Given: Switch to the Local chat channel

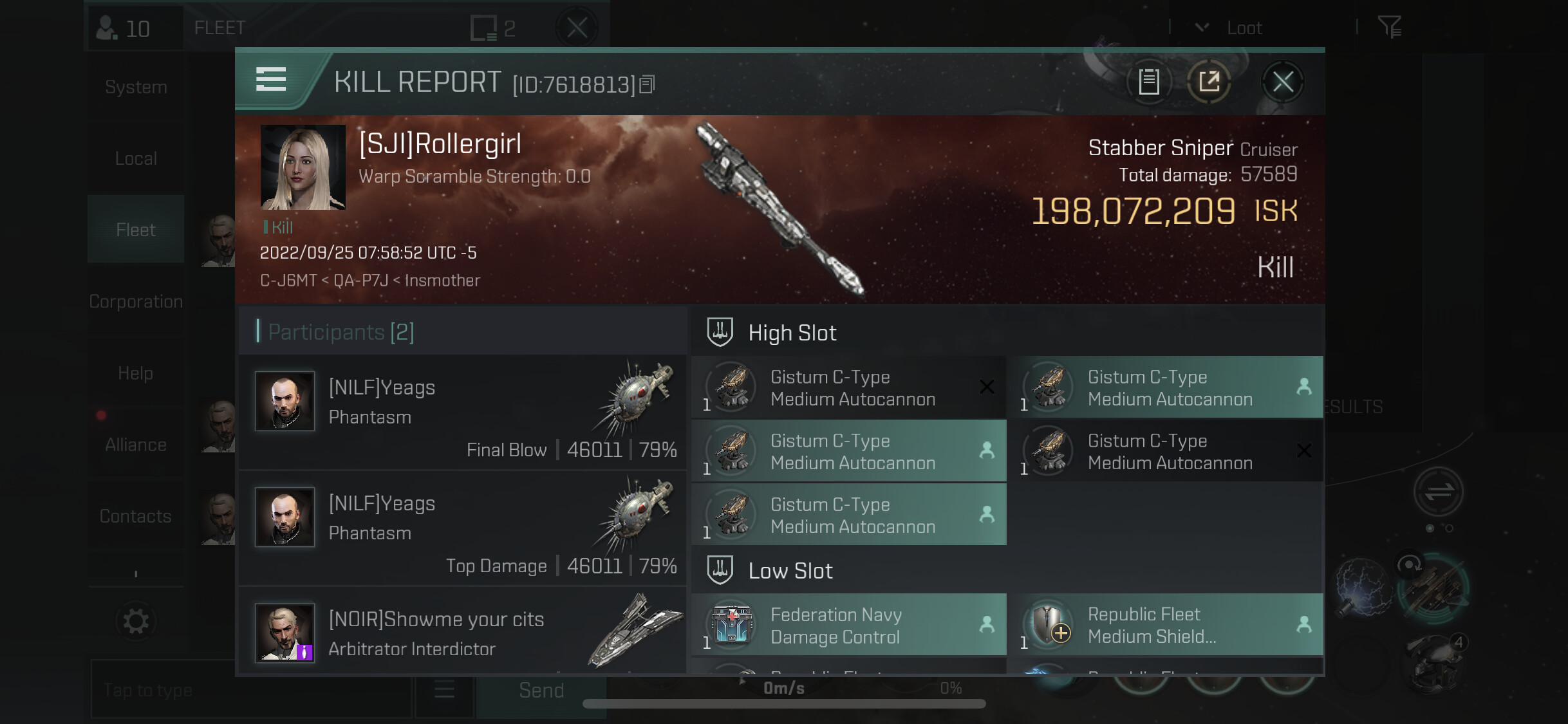Looking at the screenshot, I should (136, 158).
